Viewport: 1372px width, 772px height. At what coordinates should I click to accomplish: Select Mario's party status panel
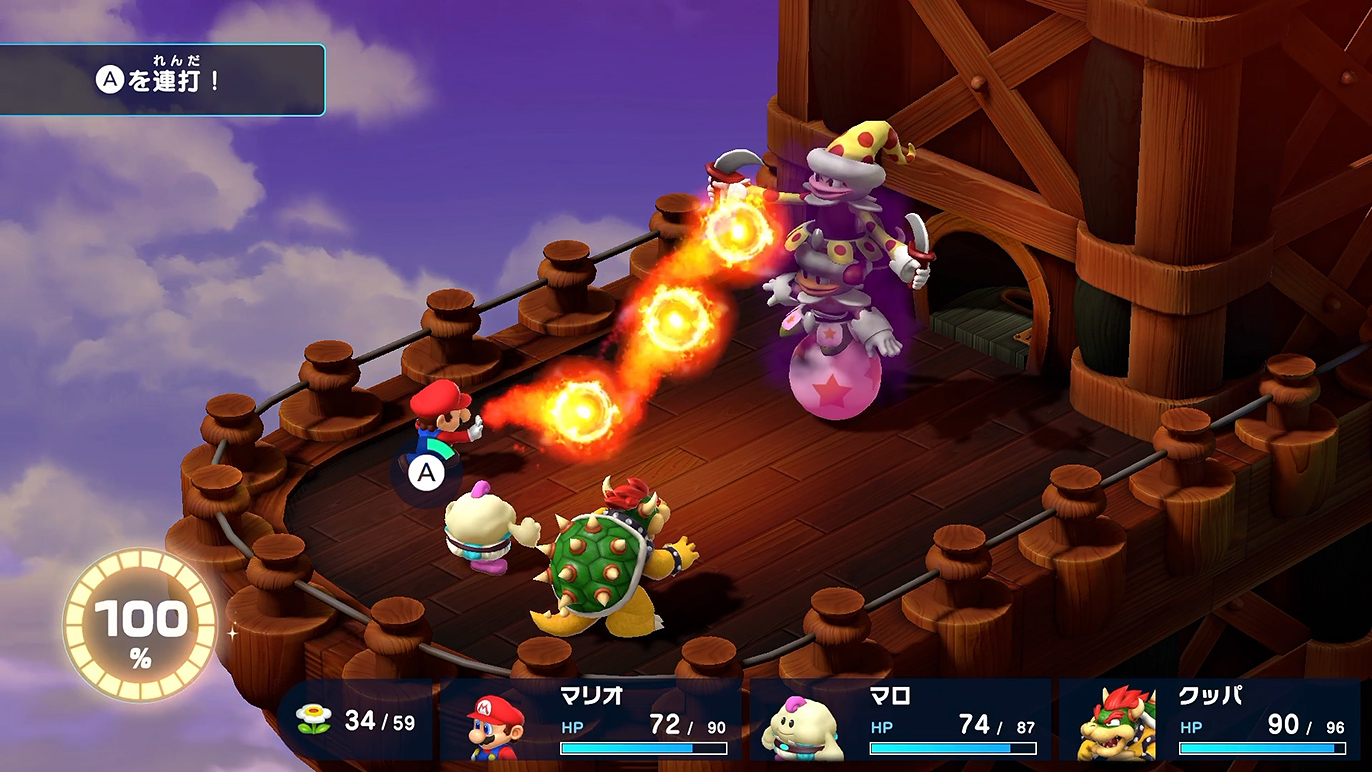pyautogui.click(x=592, y=722)
